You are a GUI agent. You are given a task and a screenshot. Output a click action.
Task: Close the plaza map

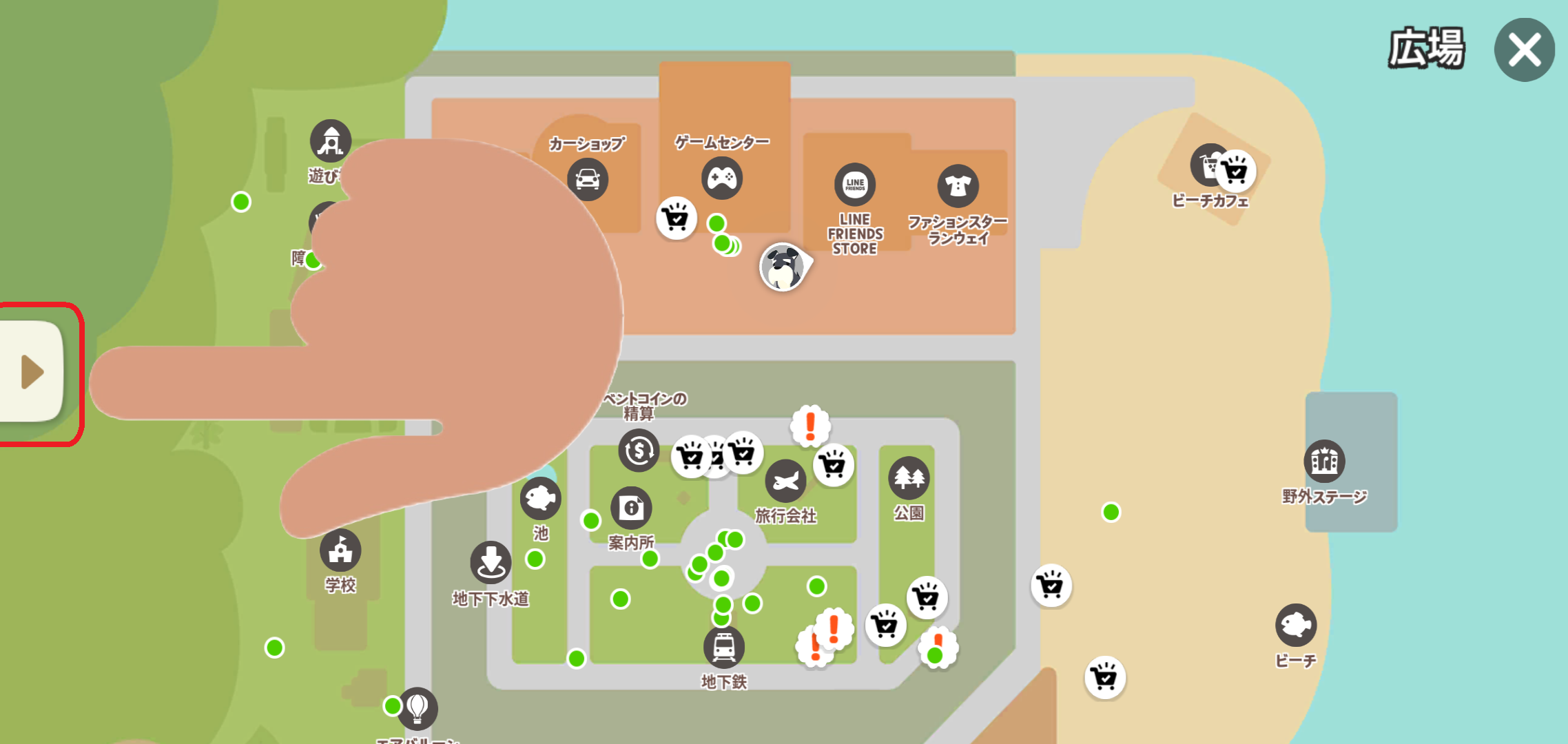coord(1524,50)
